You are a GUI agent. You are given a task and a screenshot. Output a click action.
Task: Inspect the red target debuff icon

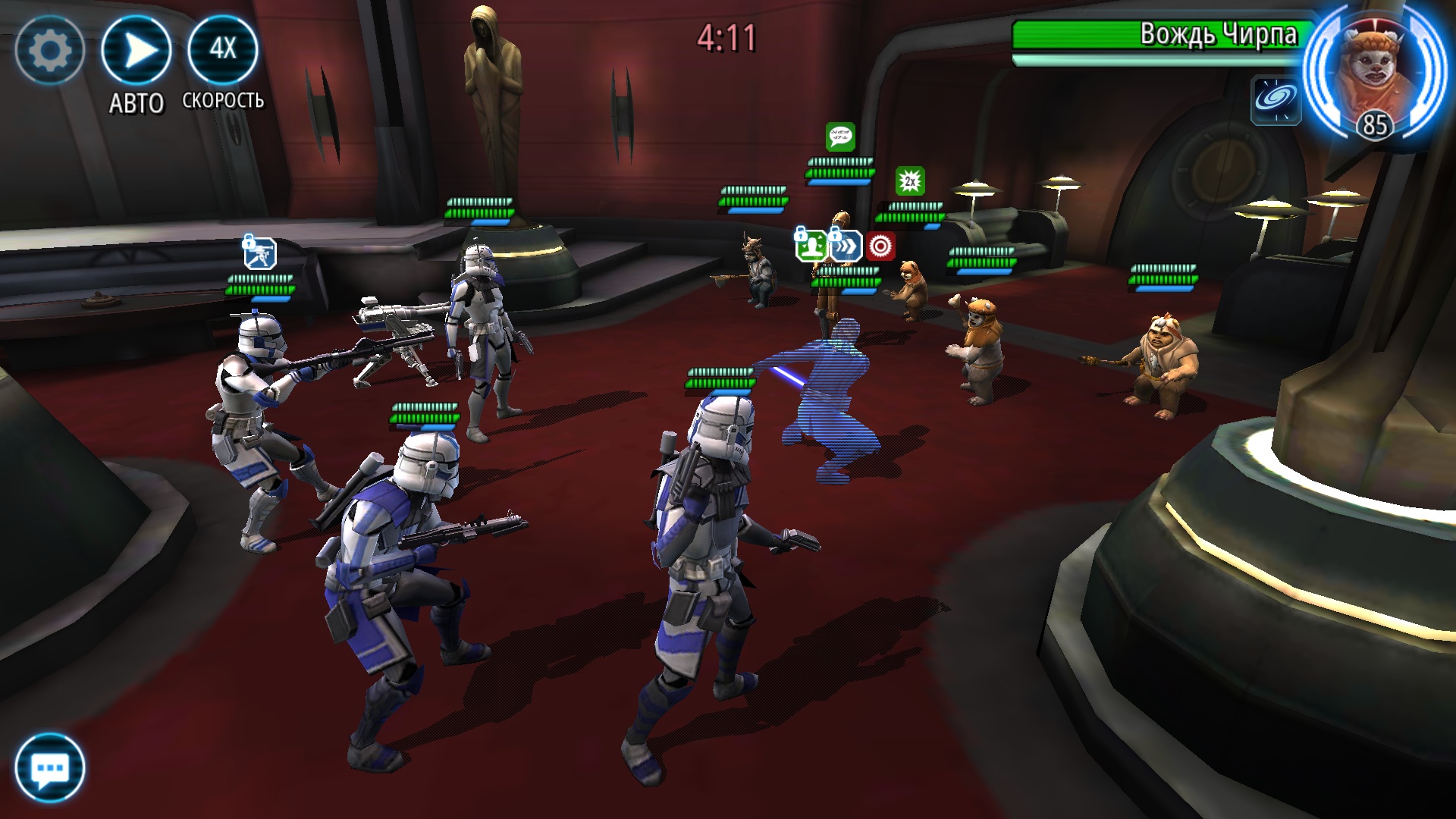pyautogui.click(x=880, y=246)
